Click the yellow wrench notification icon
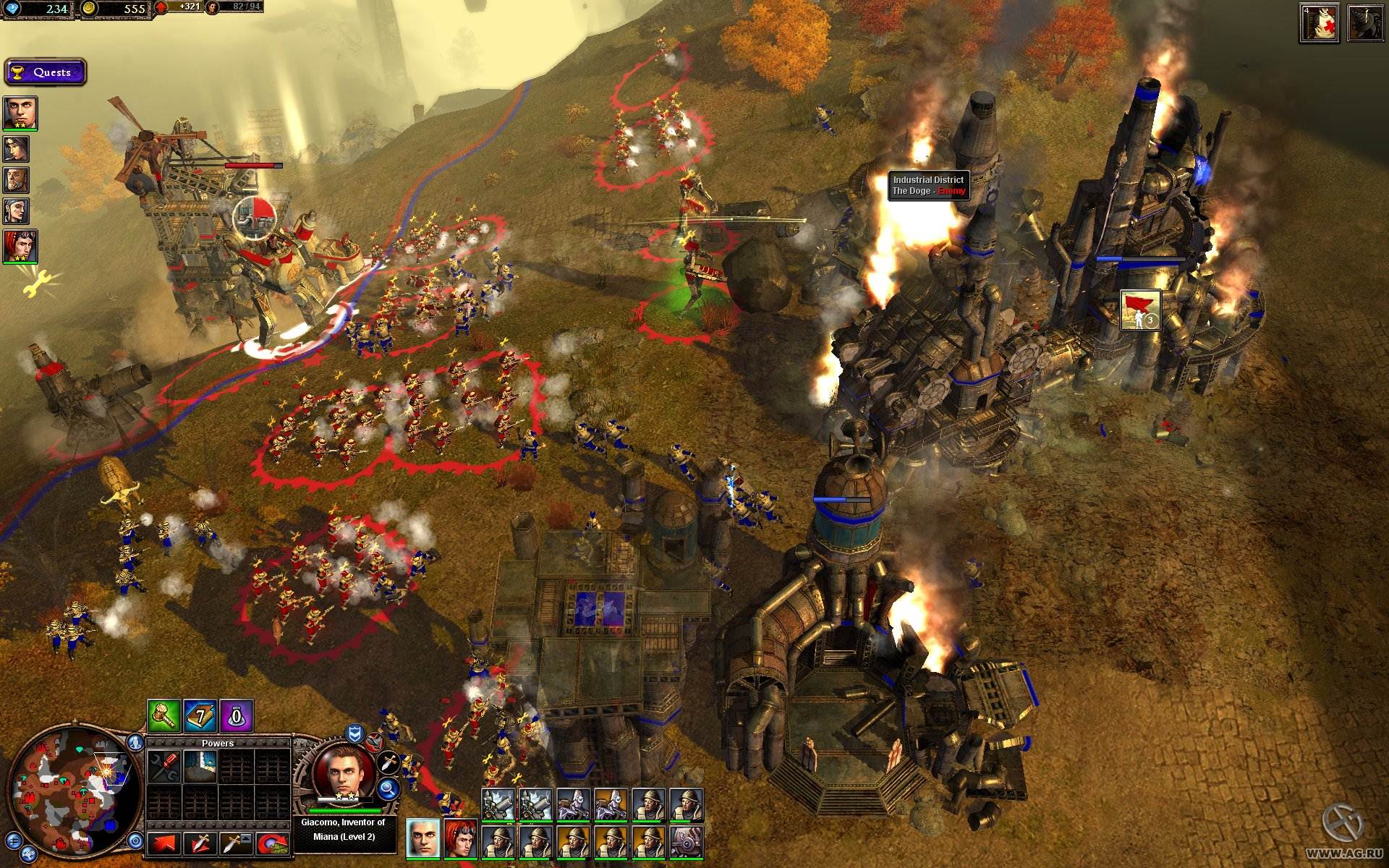The width and height of the screenshot is (1389, 868). (34, 284)
